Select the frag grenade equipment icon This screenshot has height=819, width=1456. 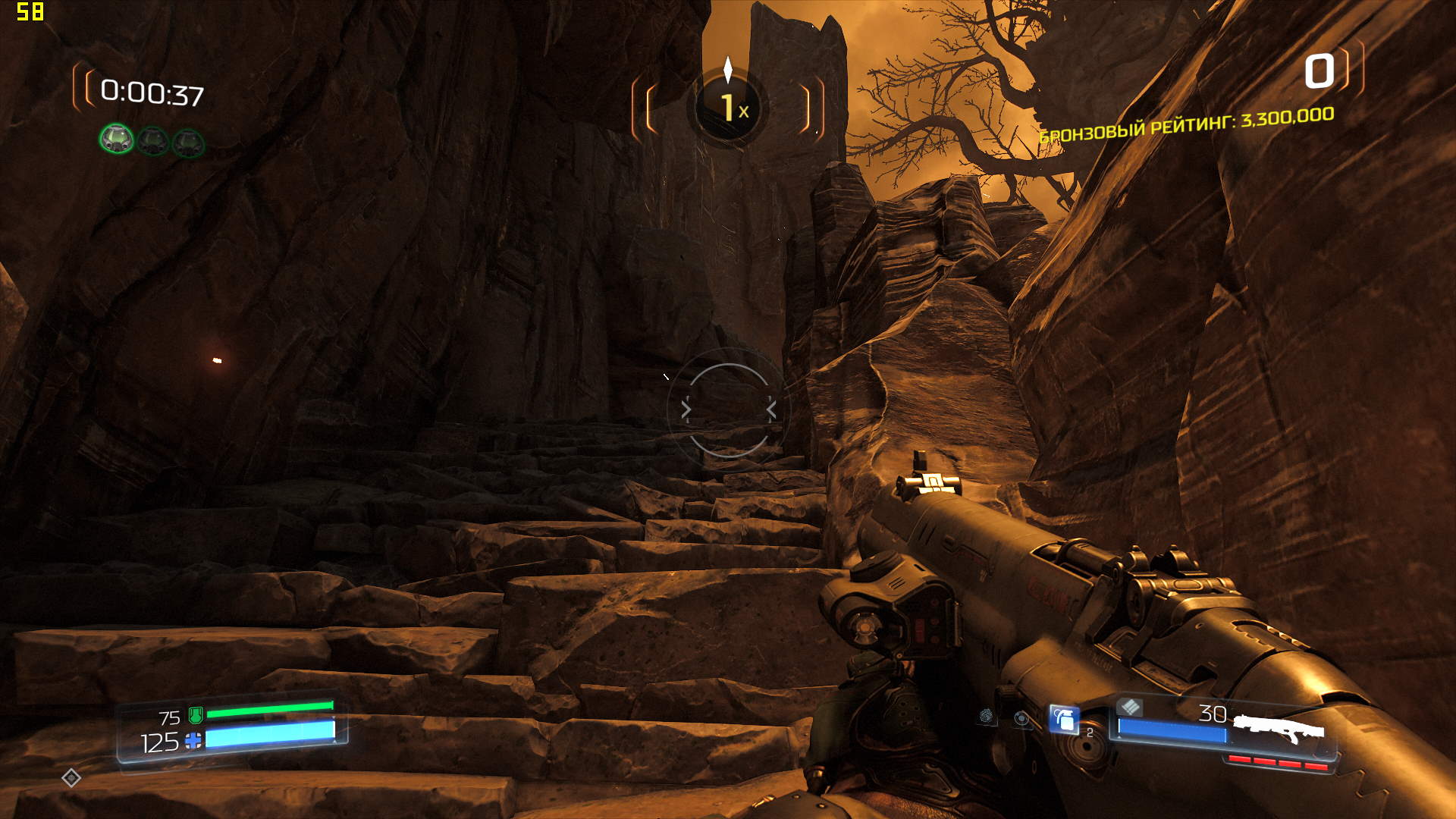pos(1064,719)
